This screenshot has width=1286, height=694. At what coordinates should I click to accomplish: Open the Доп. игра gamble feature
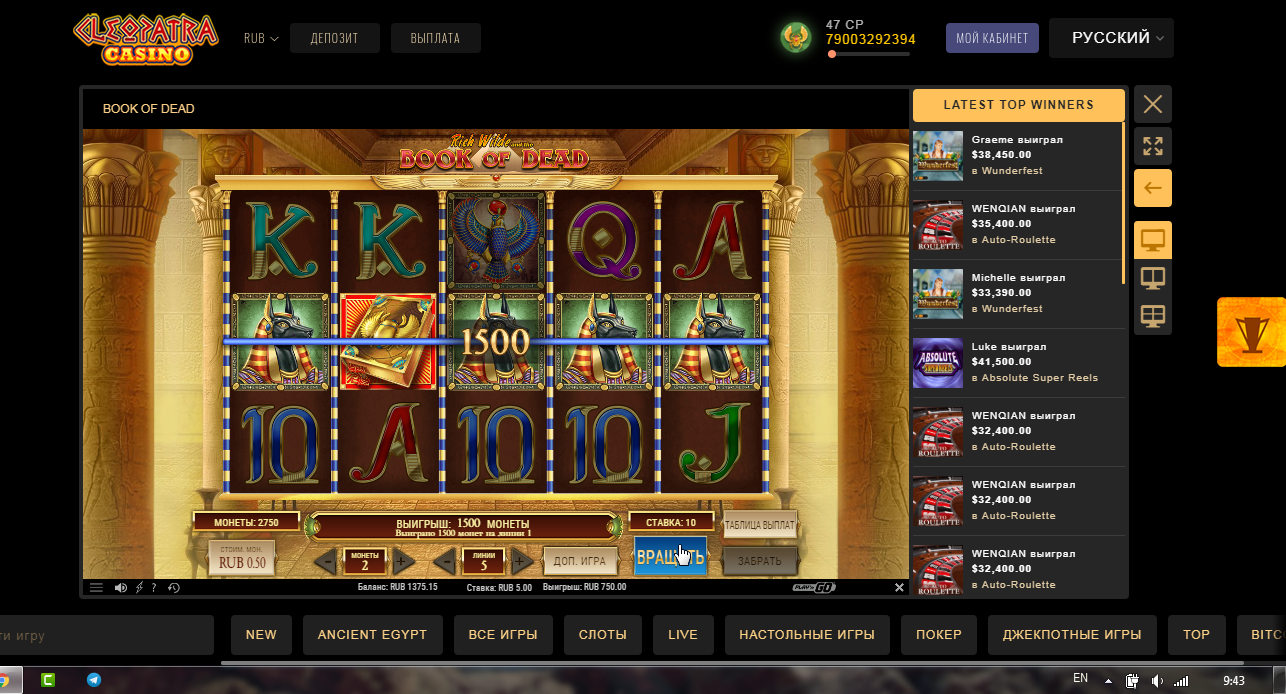579,561
